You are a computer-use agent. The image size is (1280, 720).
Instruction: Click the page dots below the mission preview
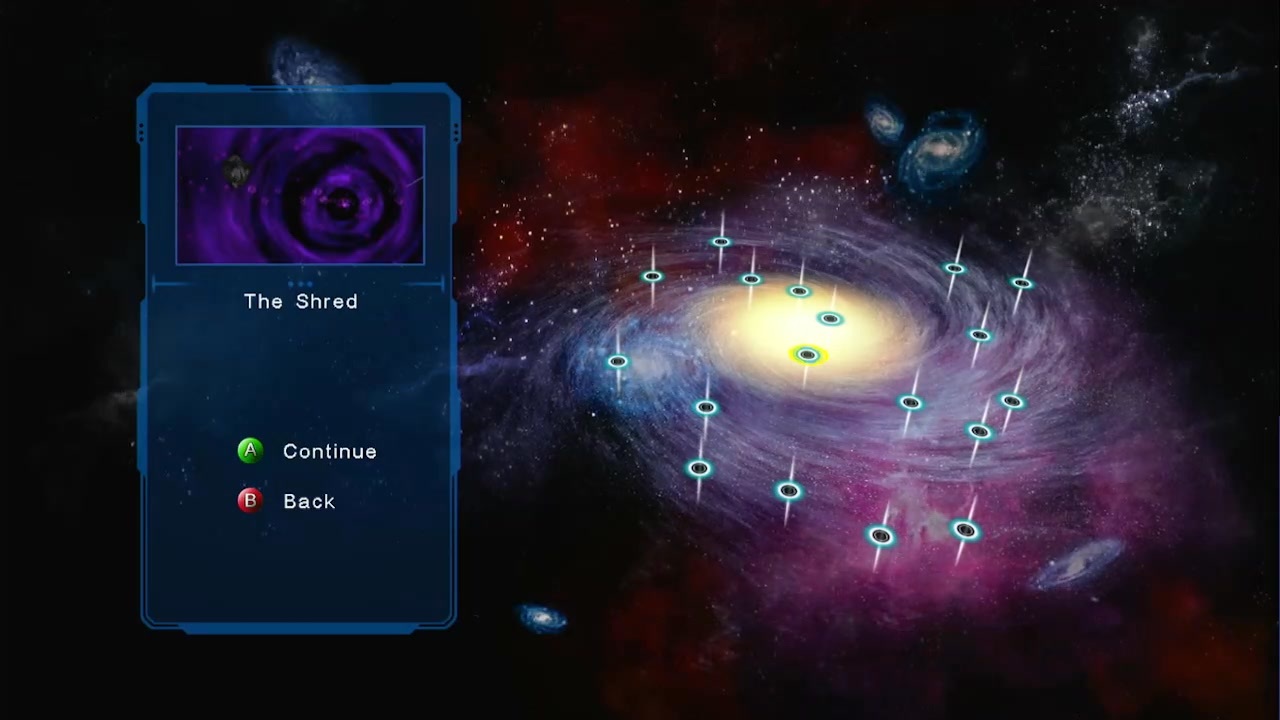300,283
